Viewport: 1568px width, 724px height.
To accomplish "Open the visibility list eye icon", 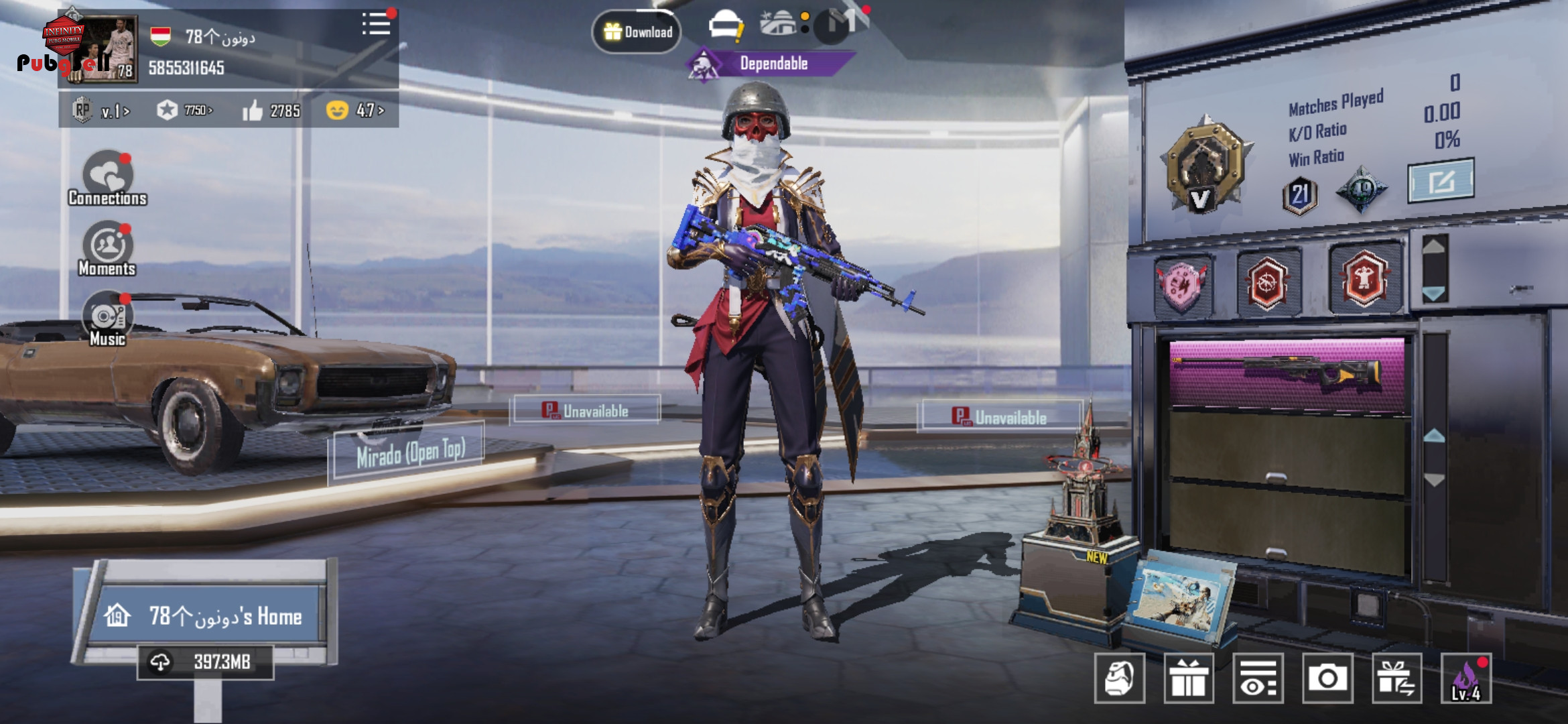I will (x=1258, y=678).
